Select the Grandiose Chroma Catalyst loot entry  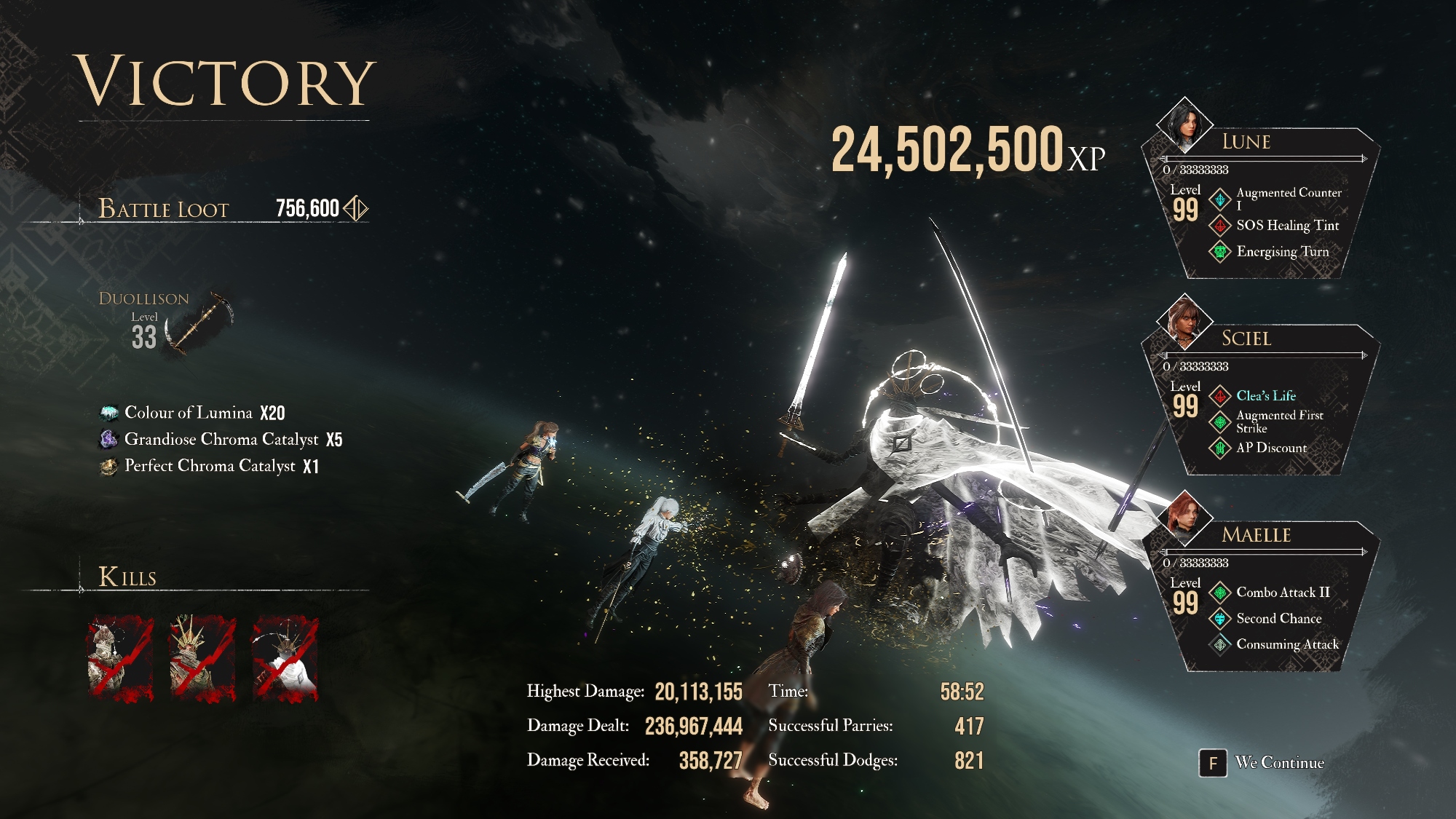221,439
